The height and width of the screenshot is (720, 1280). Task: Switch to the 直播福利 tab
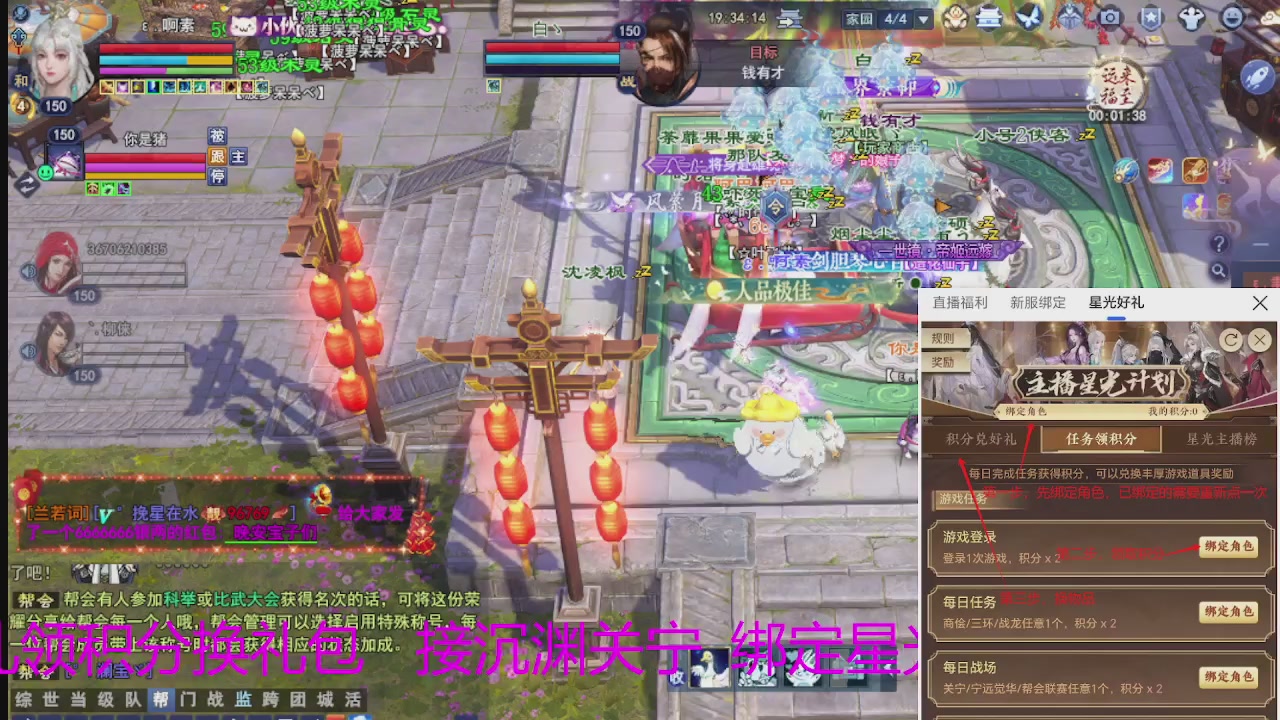[x=959, y=302]
